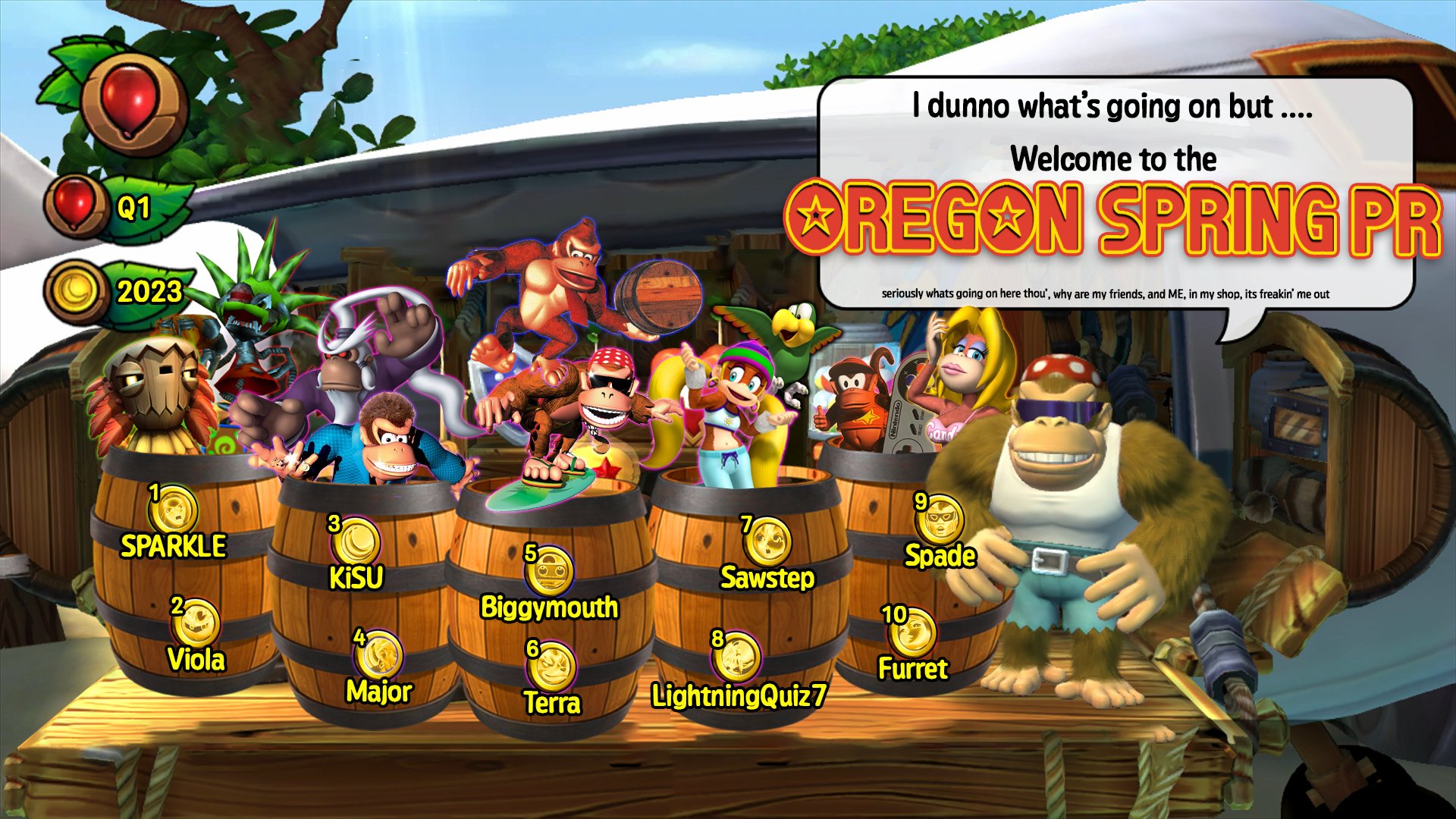
Task: Select the SPARKLE rank 1 coin
Action: (174, 510)
